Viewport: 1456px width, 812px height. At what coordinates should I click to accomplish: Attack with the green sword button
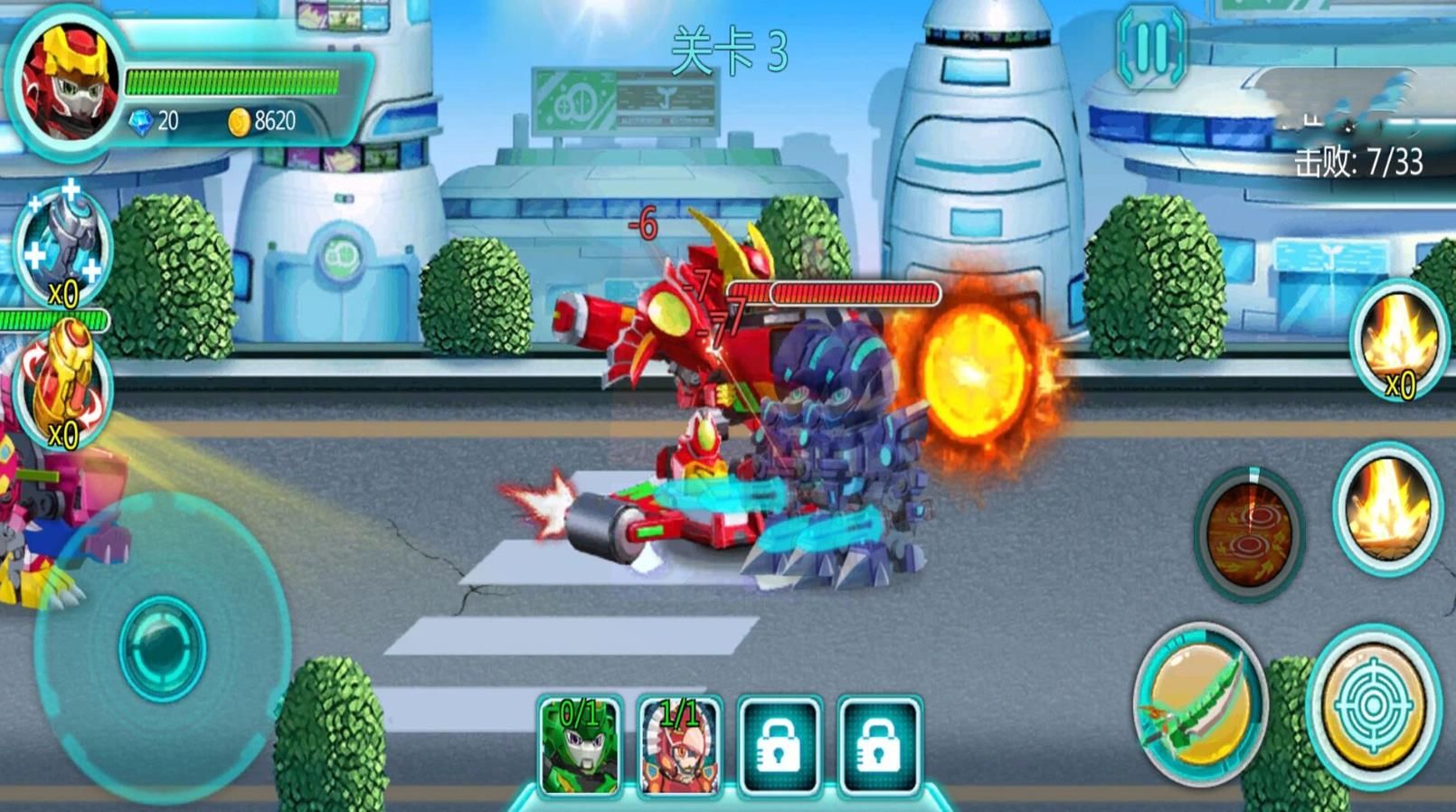1199,703
